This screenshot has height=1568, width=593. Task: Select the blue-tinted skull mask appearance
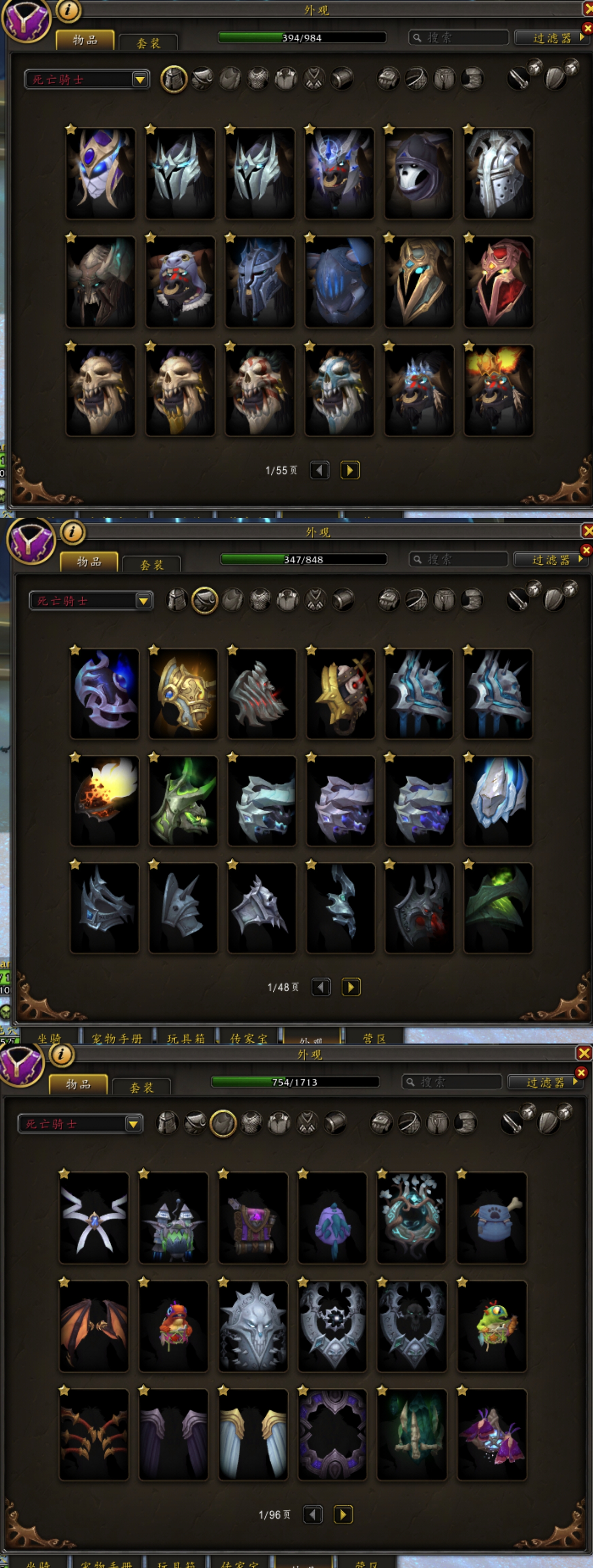tap(339, 390)
